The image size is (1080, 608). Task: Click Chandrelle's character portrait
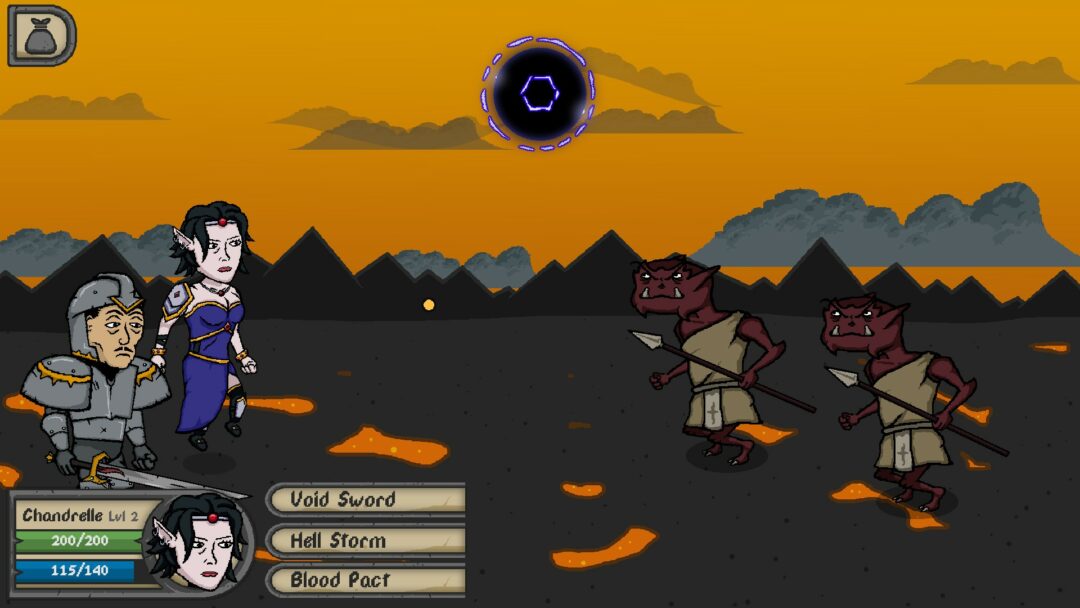(198, 544)
